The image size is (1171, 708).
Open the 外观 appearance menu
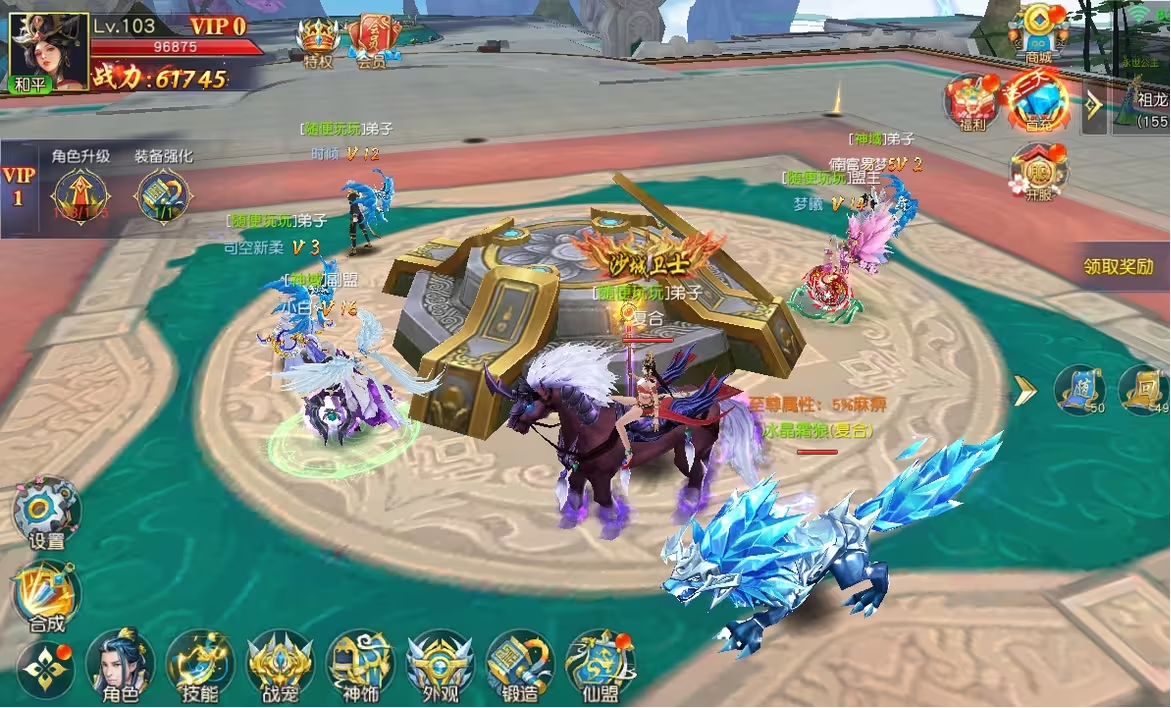tap(440, 663)
